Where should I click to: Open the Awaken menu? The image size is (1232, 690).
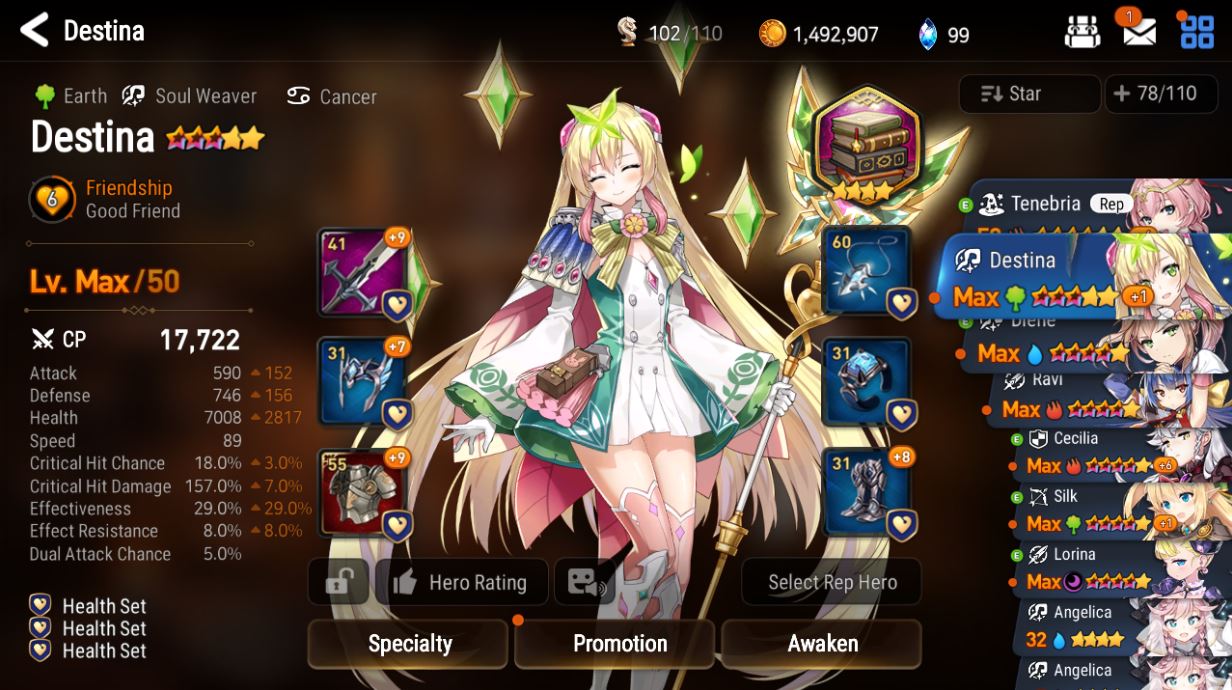[x=822, y=644]
